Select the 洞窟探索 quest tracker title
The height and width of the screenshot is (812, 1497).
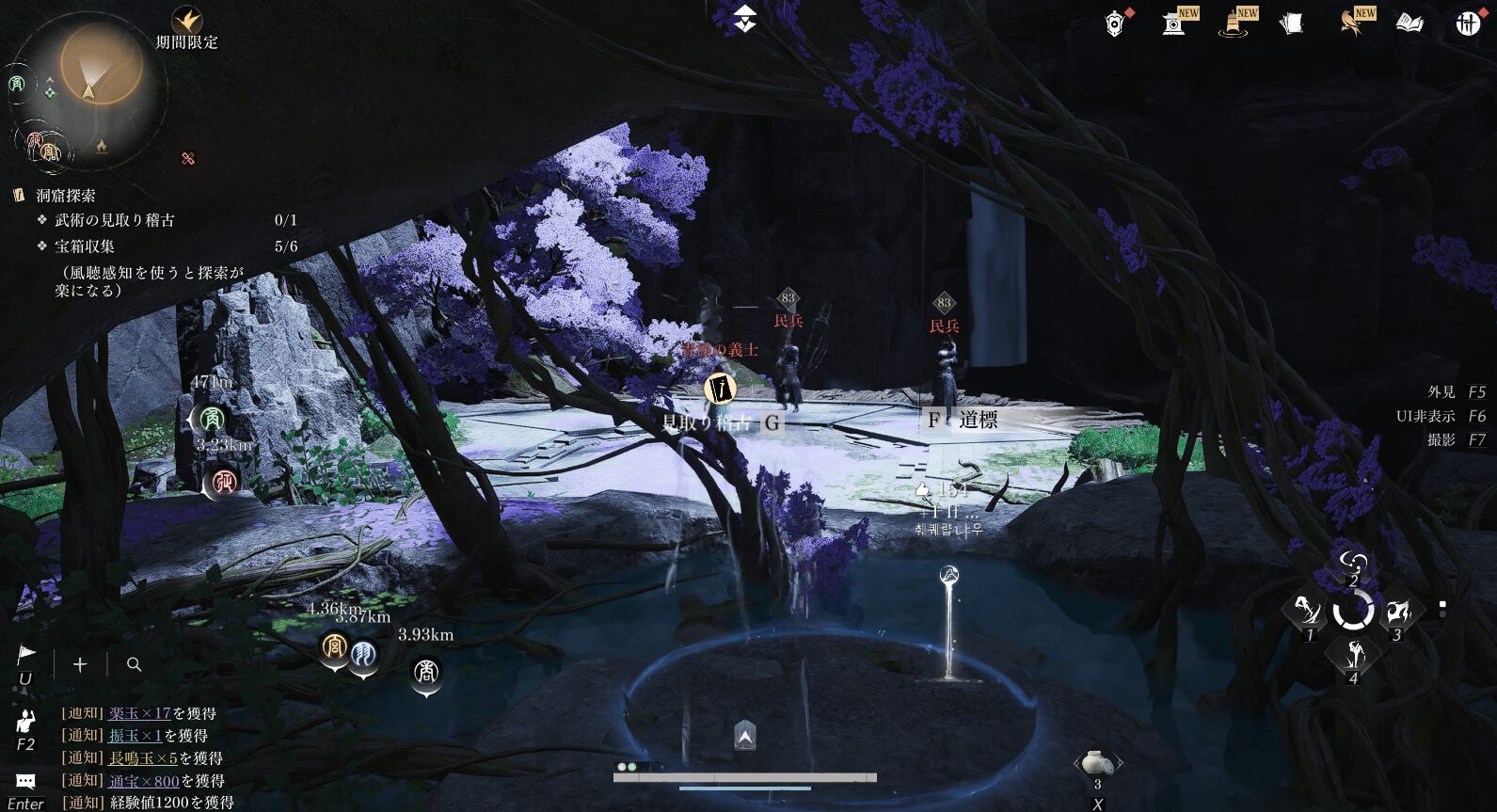click(x=66, y=196)
